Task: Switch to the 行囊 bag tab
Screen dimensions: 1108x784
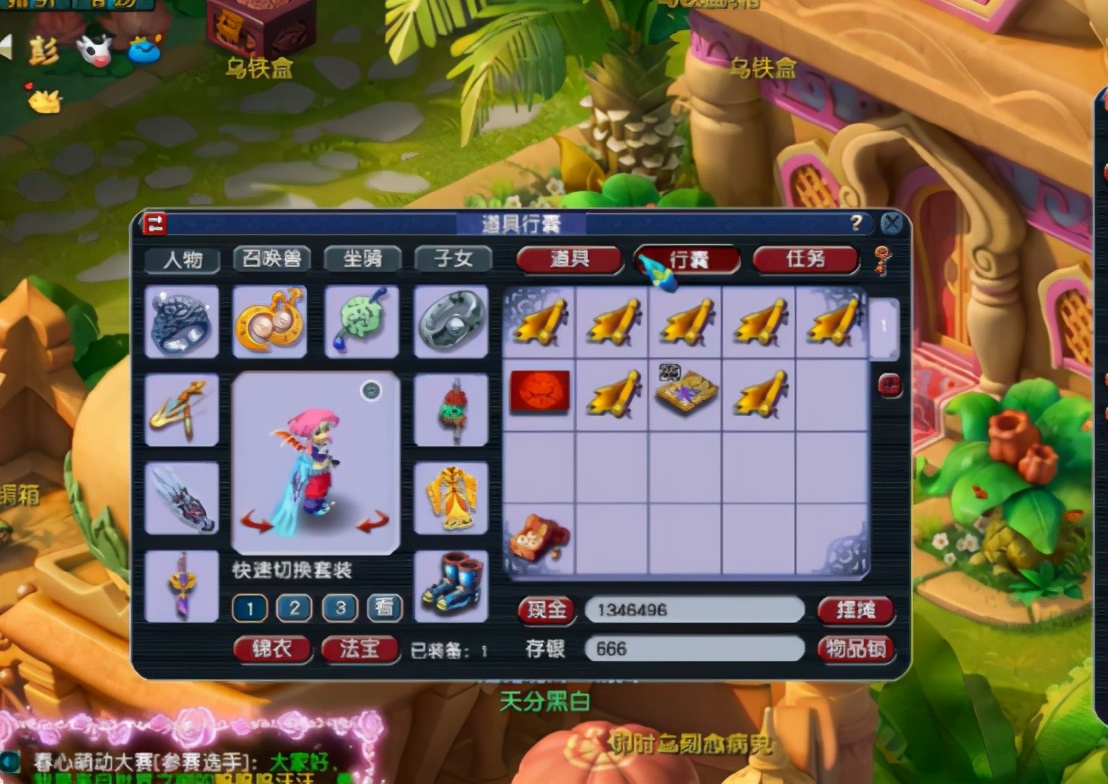Action: [688, 260]
